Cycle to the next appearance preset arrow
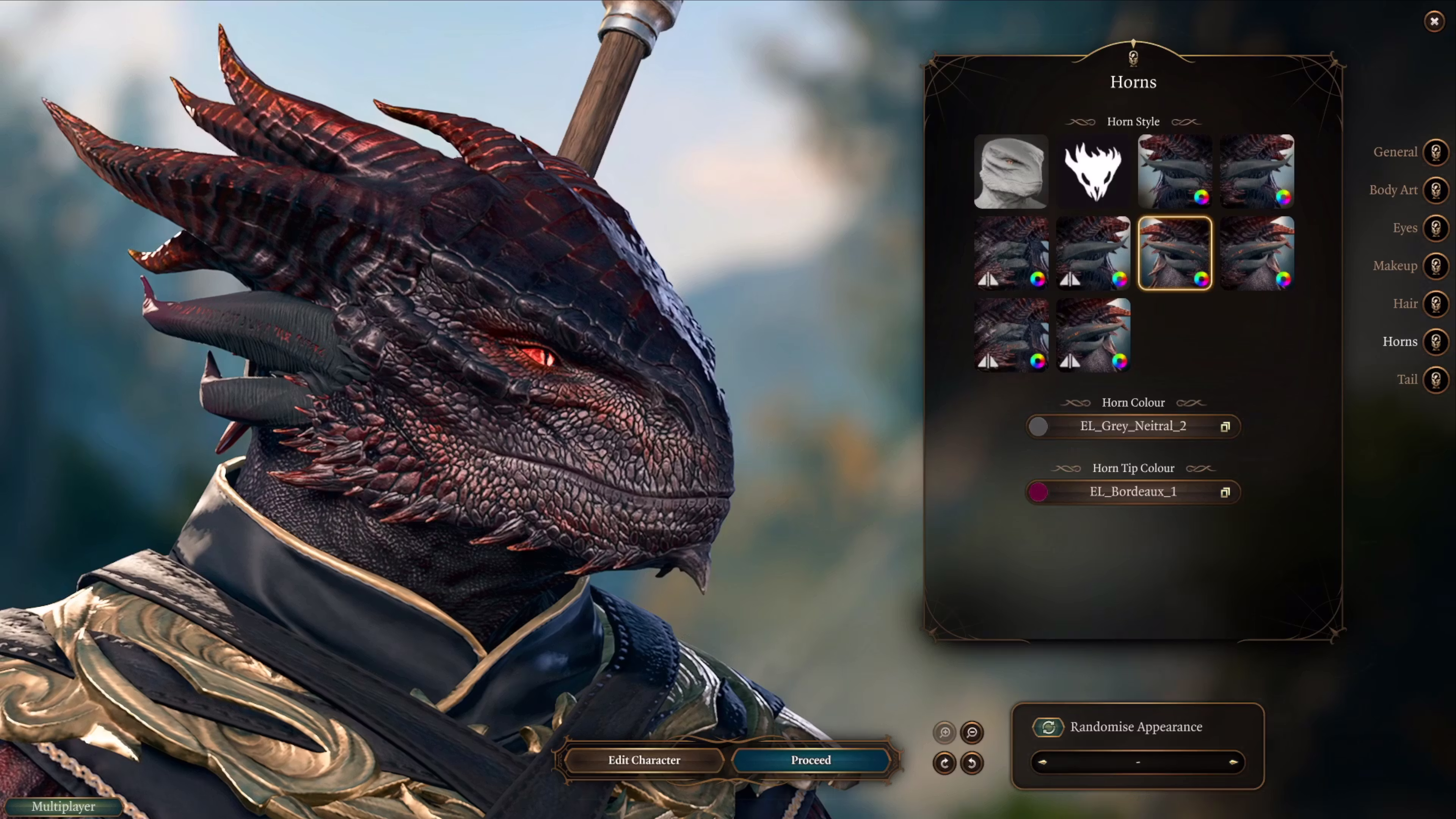The image size is (1456, 819). [1233, 762]
